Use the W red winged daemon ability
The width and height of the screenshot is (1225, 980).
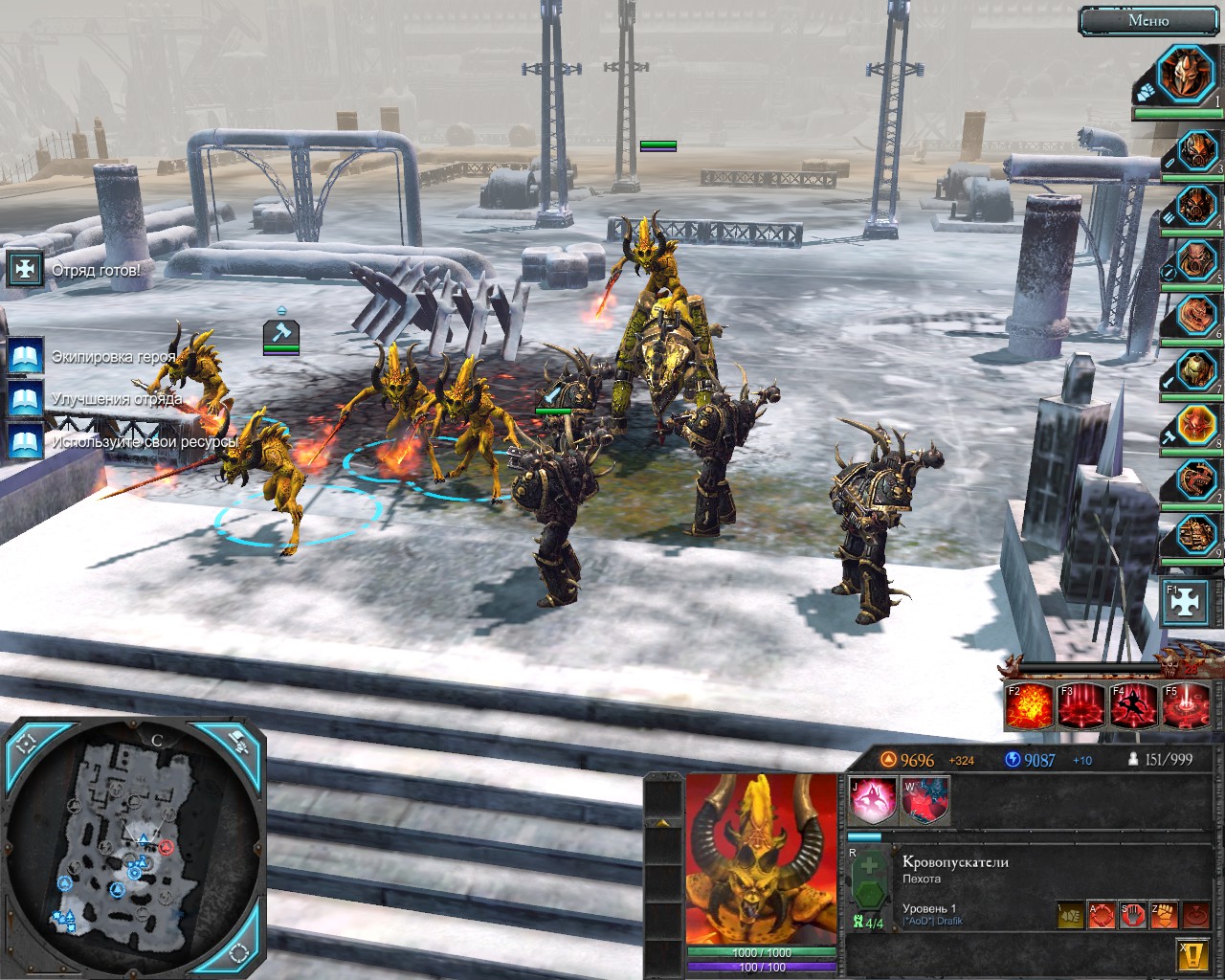tap(925, 800)
